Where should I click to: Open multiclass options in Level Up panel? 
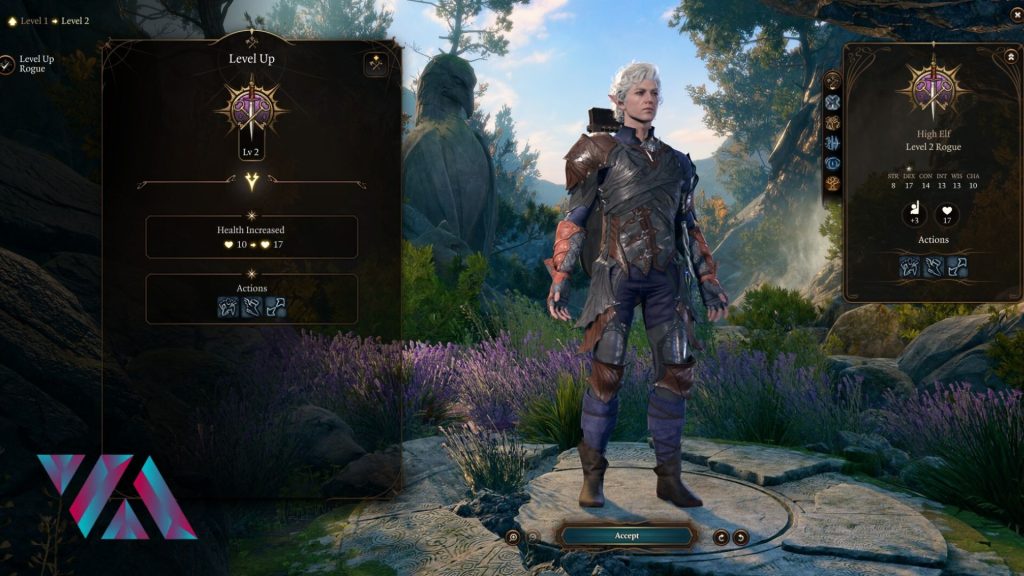[376, 64]
